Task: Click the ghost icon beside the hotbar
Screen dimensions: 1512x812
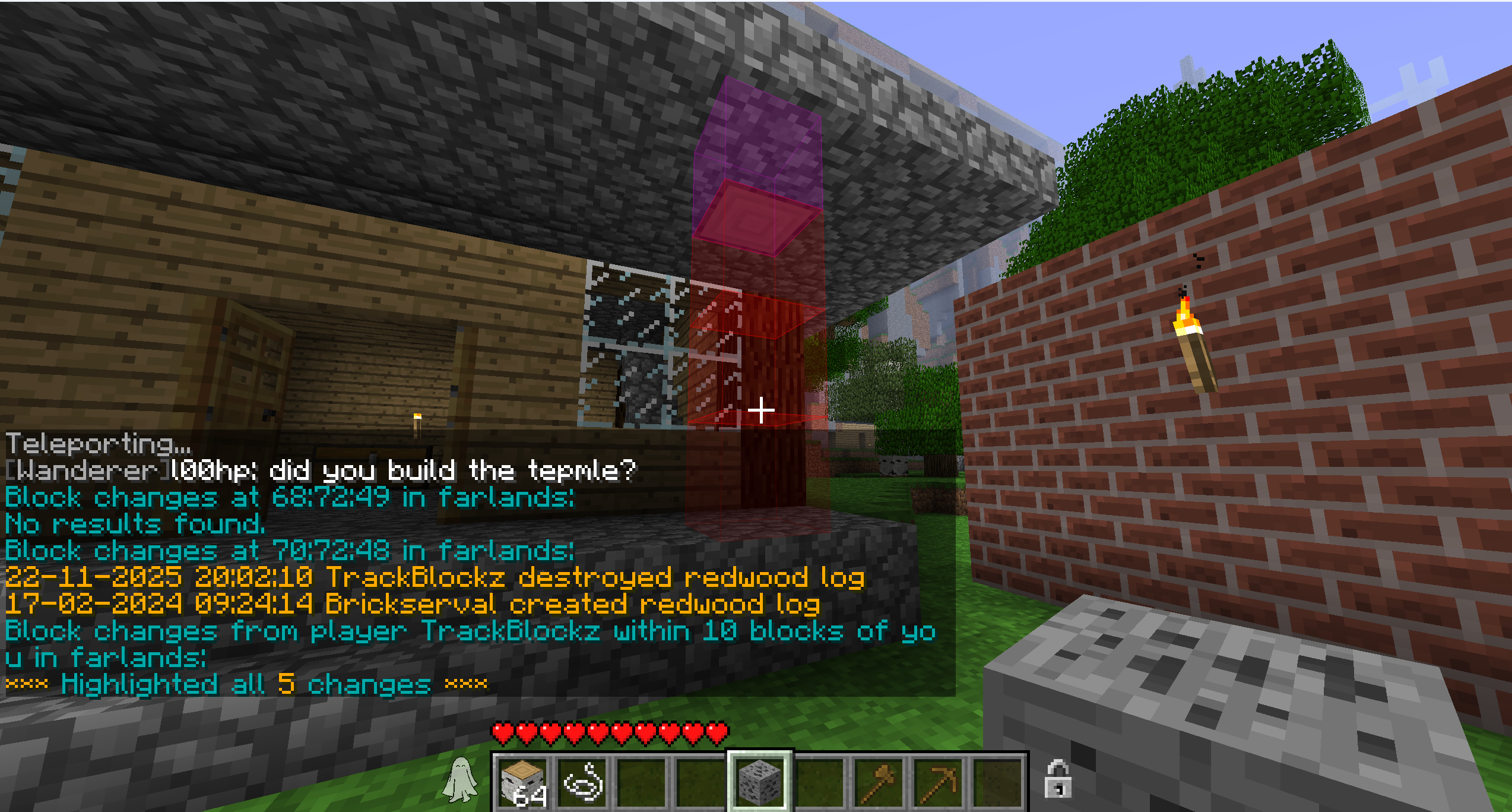Action: click(460, 779)
